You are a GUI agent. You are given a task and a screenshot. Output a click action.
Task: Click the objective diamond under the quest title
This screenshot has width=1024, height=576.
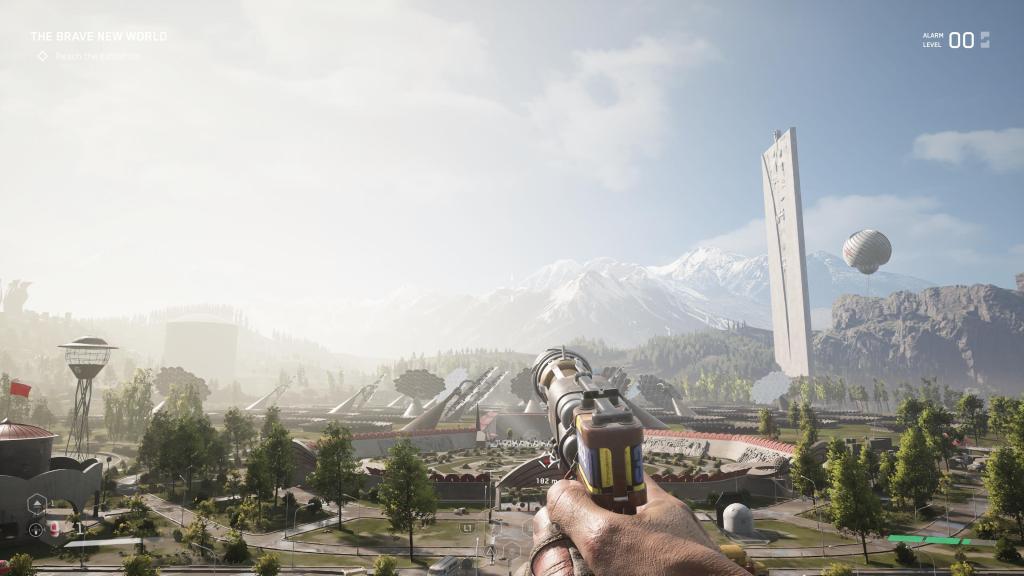point(42,56)
